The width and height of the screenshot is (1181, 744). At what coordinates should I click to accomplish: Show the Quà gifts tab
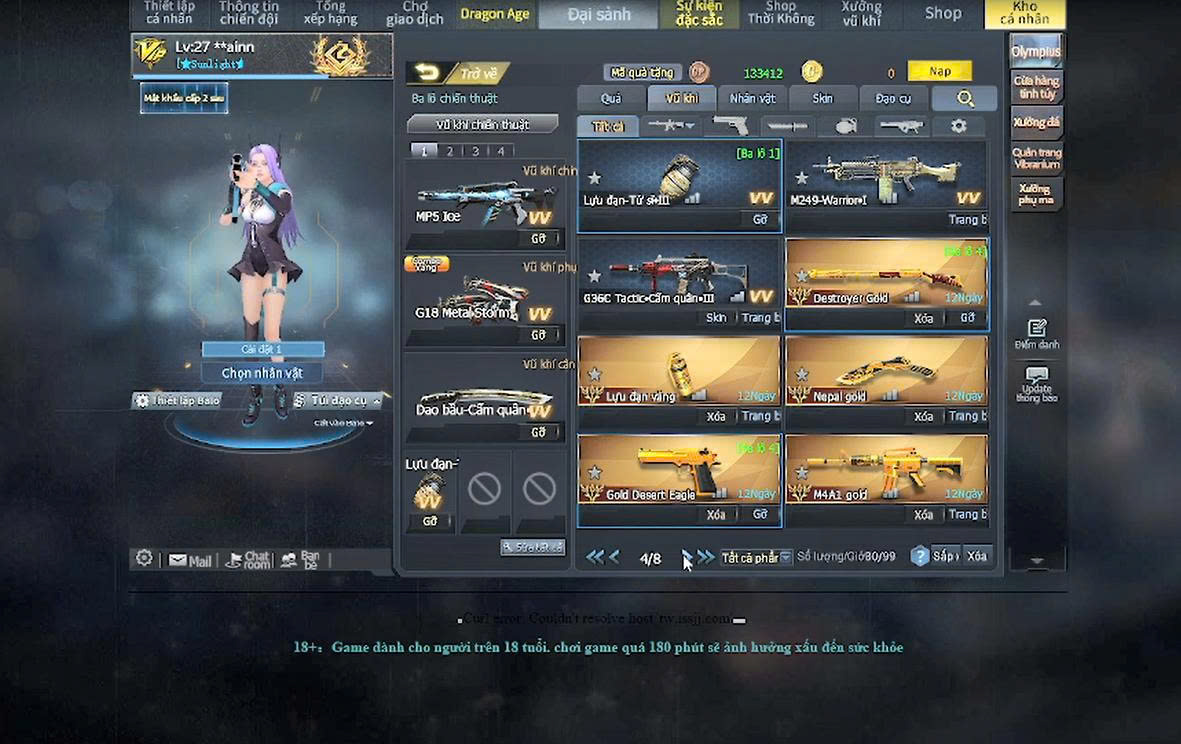pos(610,98)
